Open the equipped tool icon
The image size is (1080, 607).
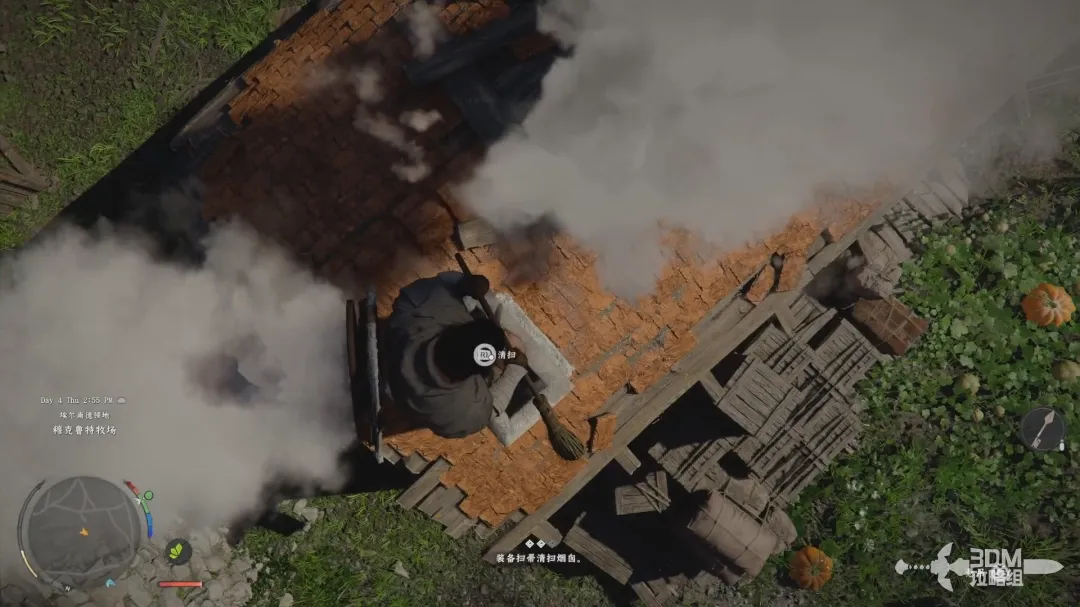(x=1042, y=429)
